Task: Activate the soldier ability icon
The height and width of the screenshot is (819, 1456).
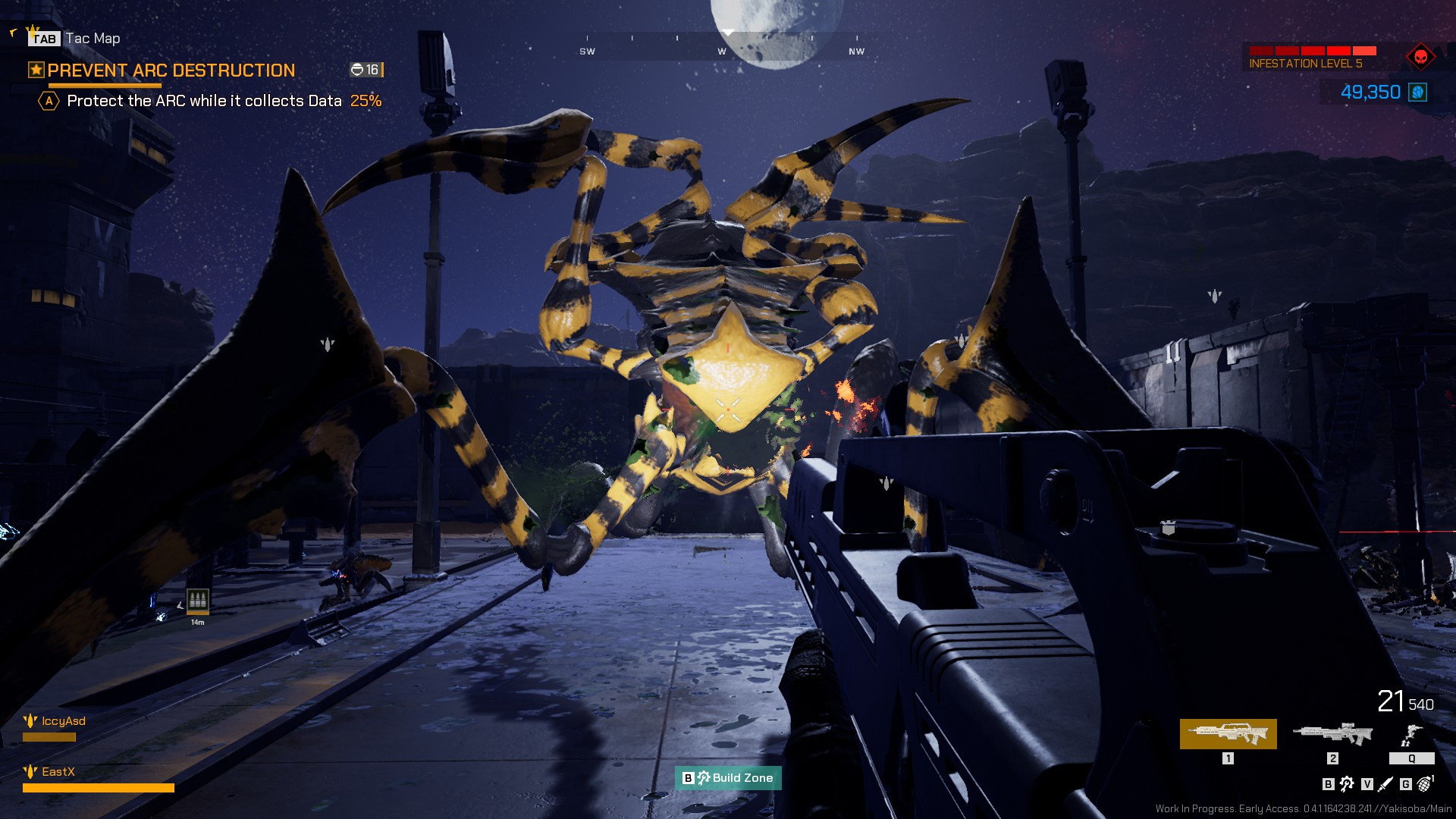Action: 1410,735
